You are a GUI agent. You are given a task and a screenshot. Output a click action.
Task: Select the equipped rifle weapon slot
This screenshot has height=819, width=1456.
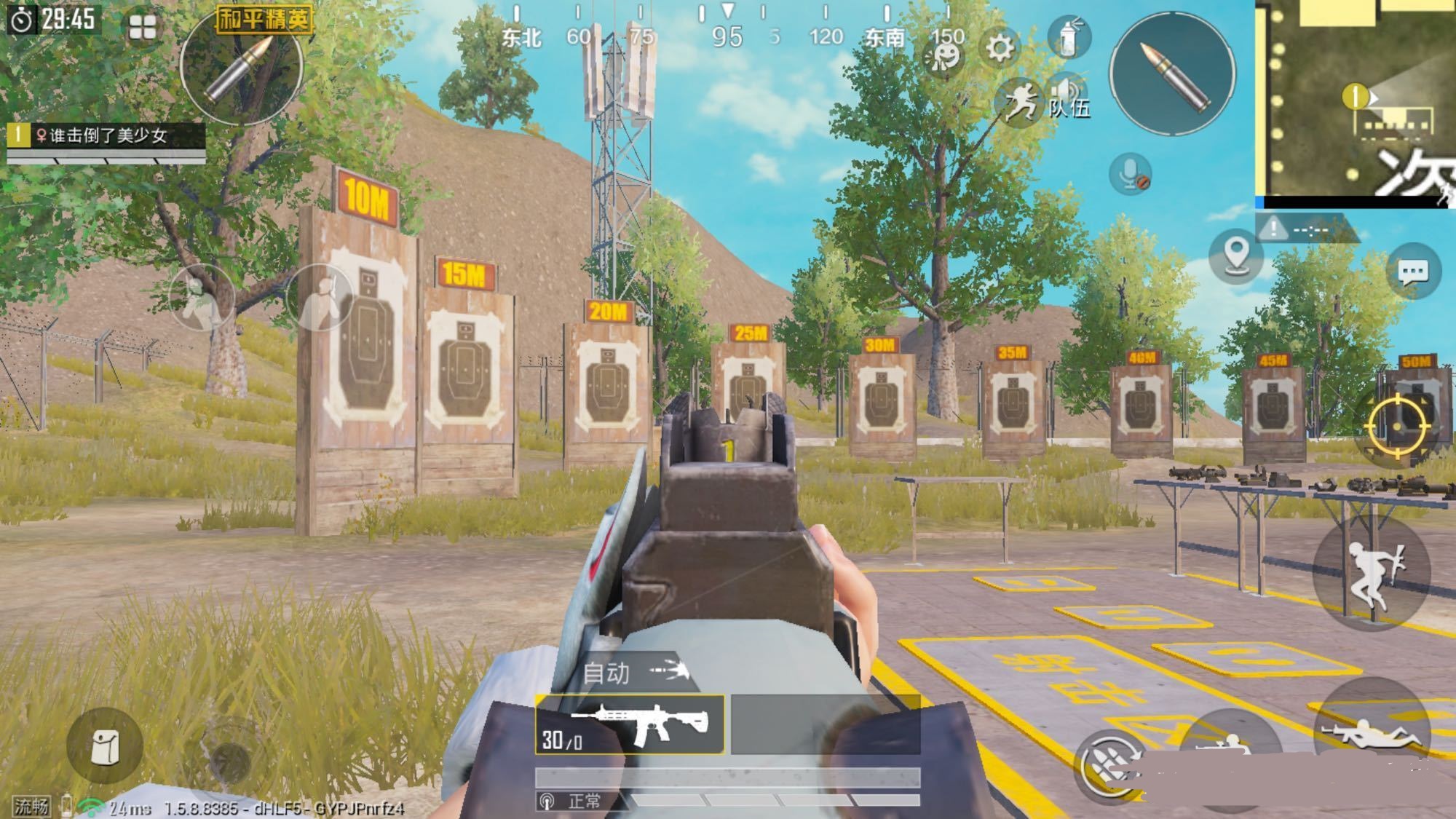coord(630,724)
